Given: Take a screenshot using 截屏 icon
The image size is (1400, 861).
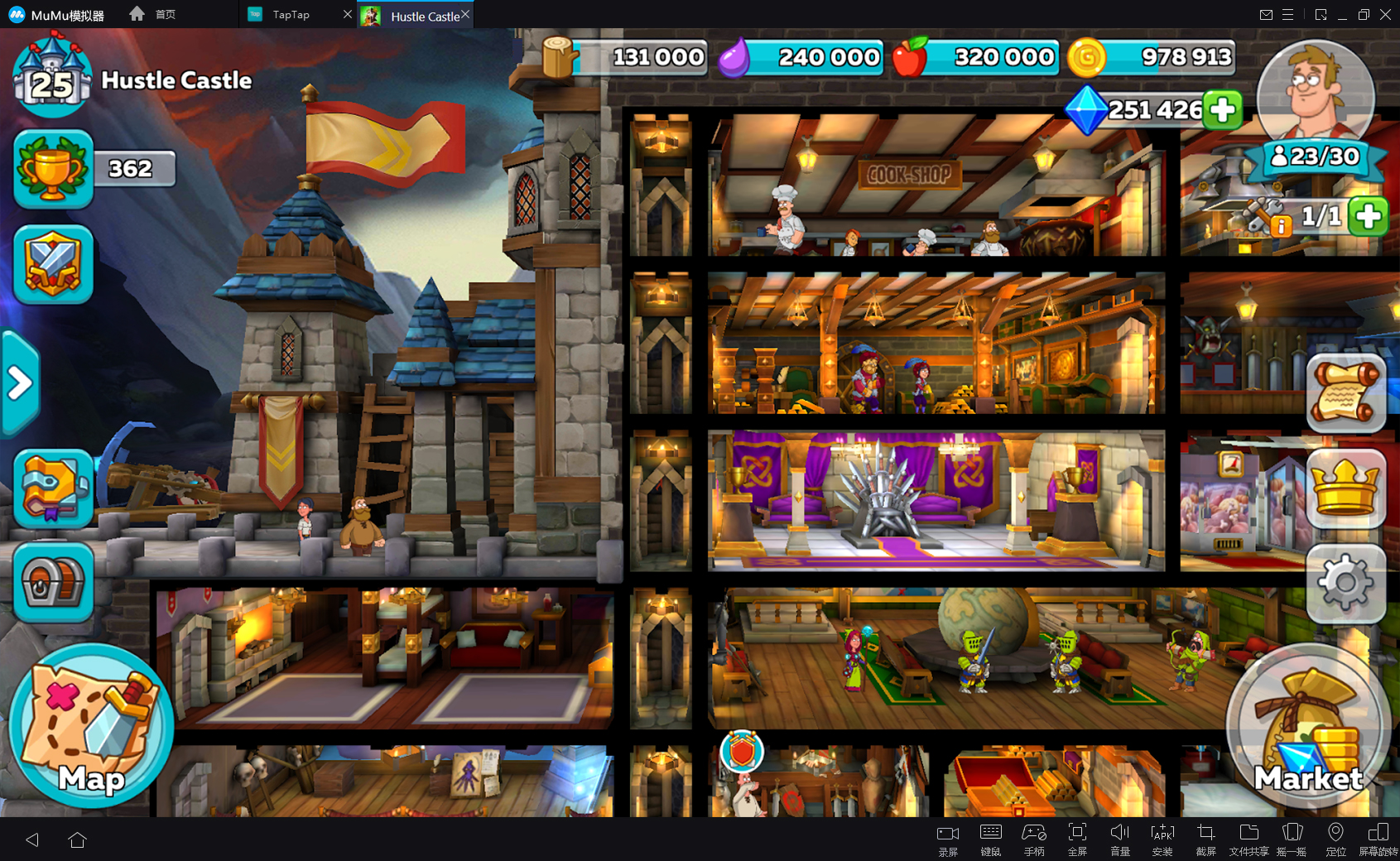Looking at the screenshot, I should tap(1206, 836).
